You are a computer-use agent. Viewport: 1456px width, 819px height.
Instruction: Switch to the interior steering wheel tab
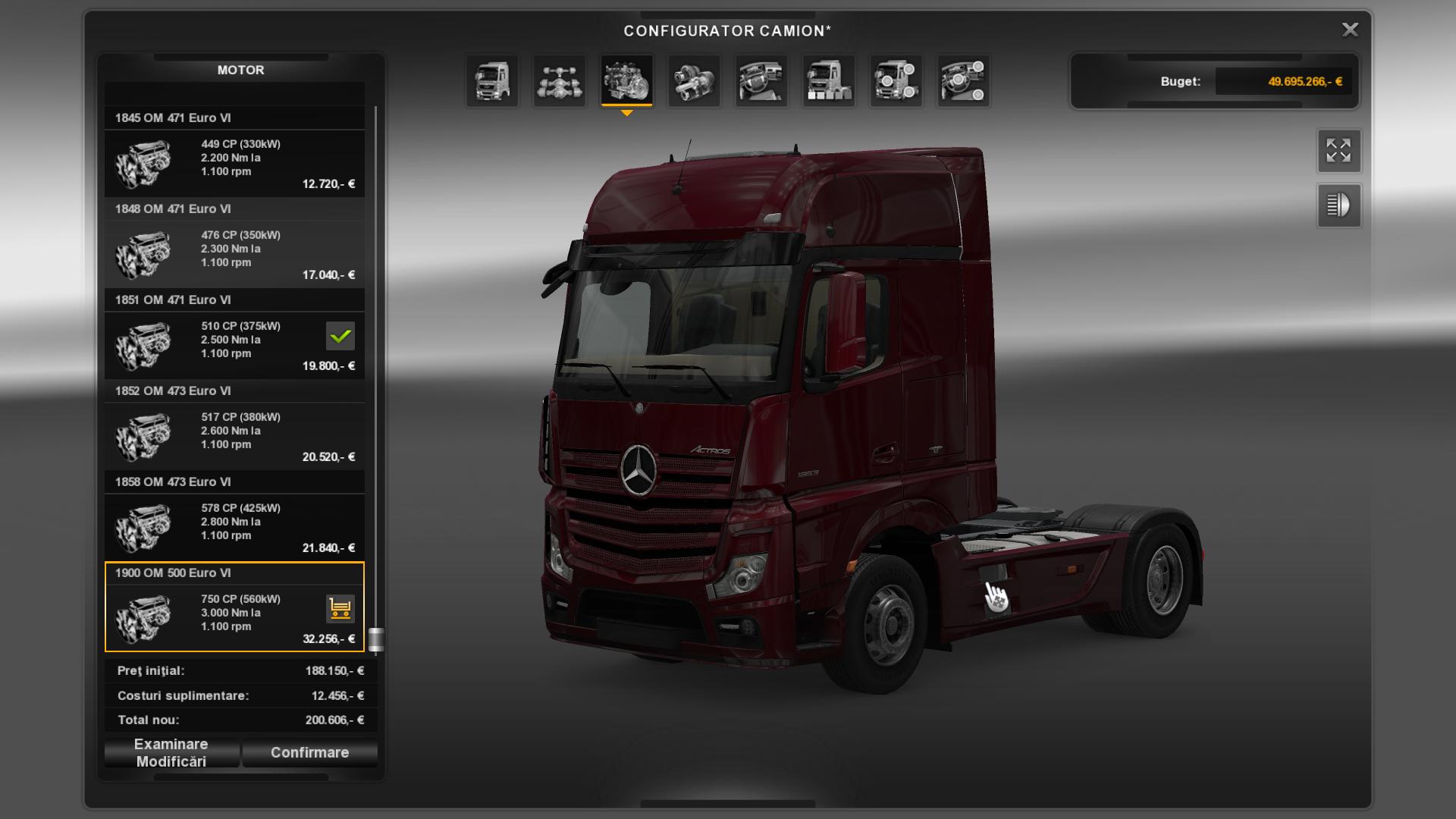coord(761,80)
